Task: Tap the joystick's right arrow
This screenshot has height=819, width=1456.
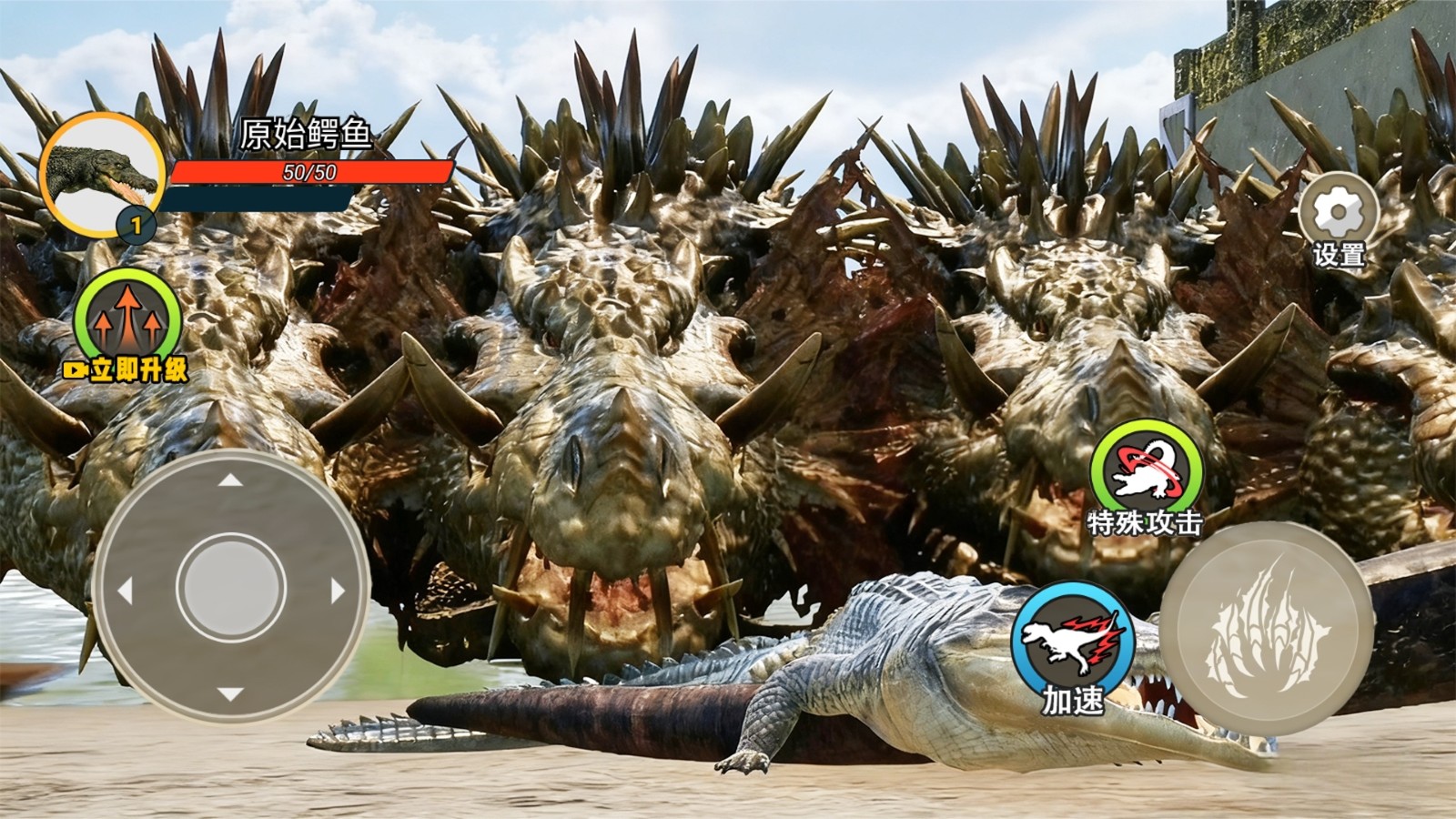Action: tap(338, 591)
